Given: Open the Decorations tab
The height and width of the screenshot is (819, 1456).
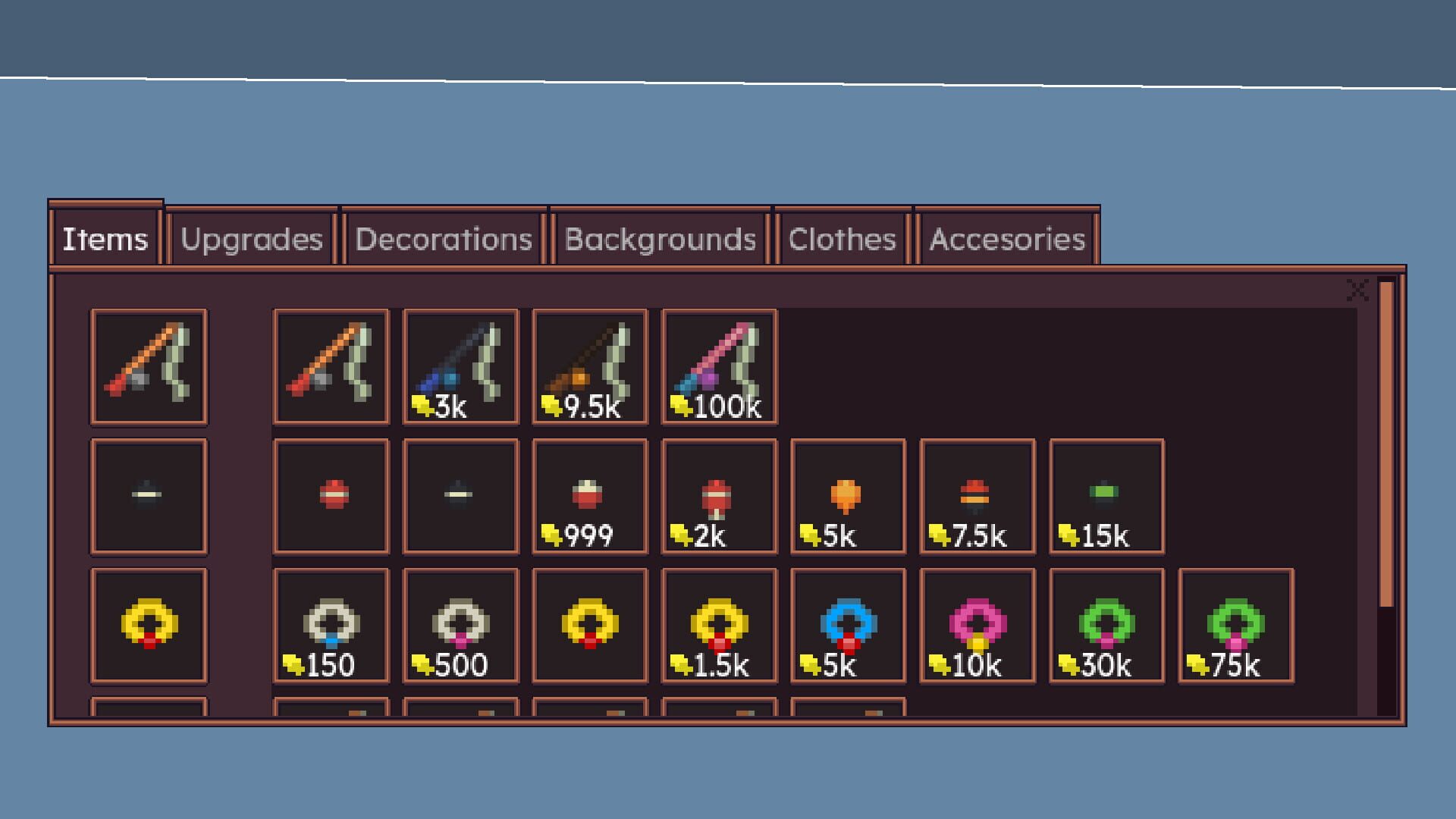Looking at the screenshot, I should (442, 239).
